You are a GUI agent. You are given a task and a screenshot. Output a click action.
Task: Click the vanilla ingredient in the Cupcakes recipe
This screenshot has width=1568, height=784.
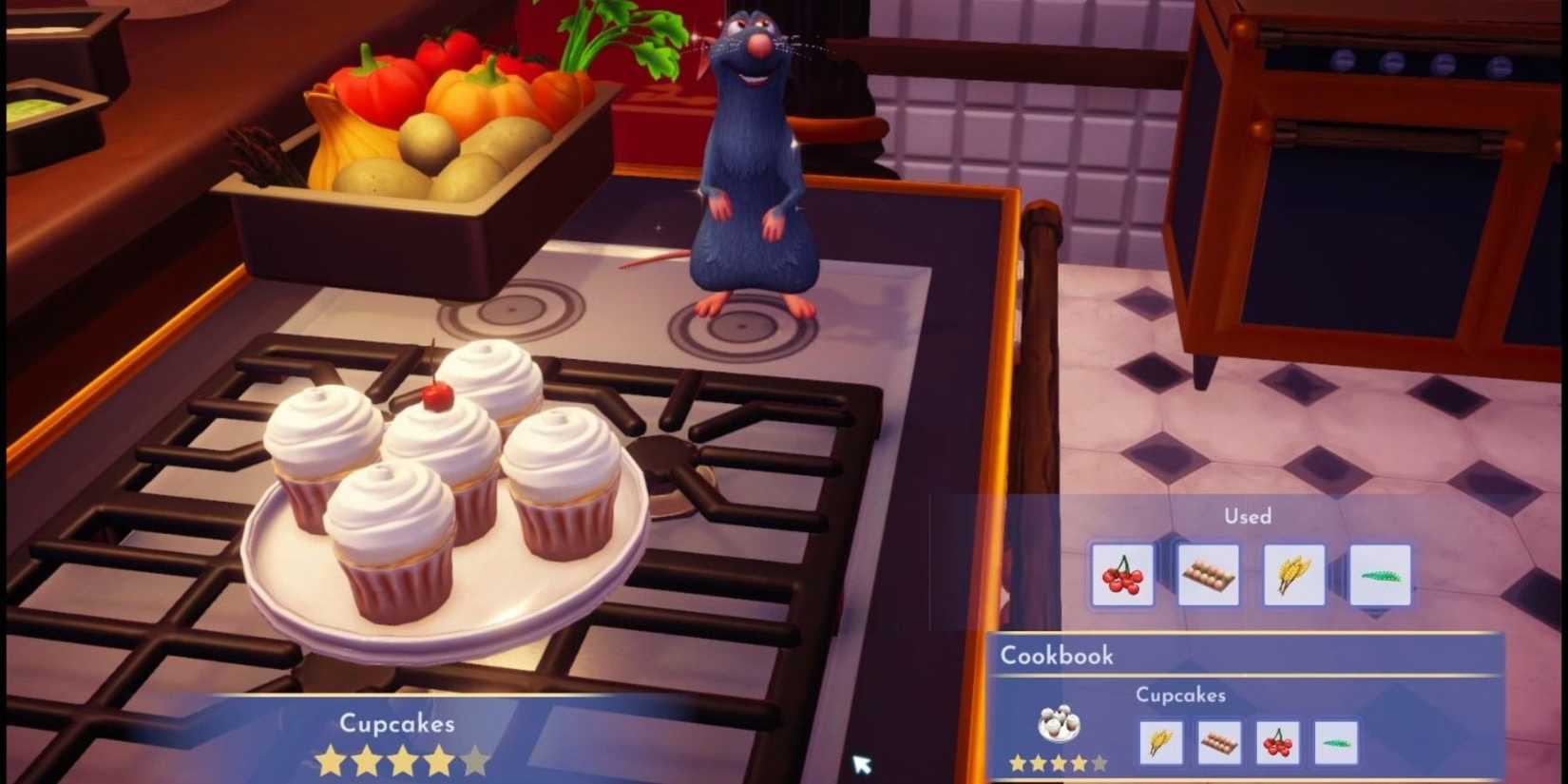[x=1337, y=742]
